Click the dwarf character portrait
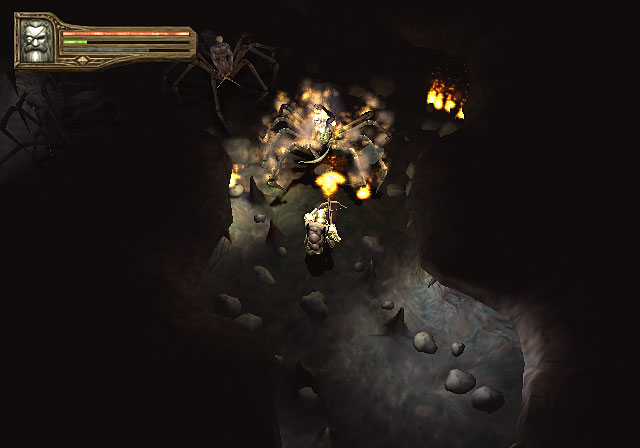The image size is (640, 448). click(x=37, y=42)
